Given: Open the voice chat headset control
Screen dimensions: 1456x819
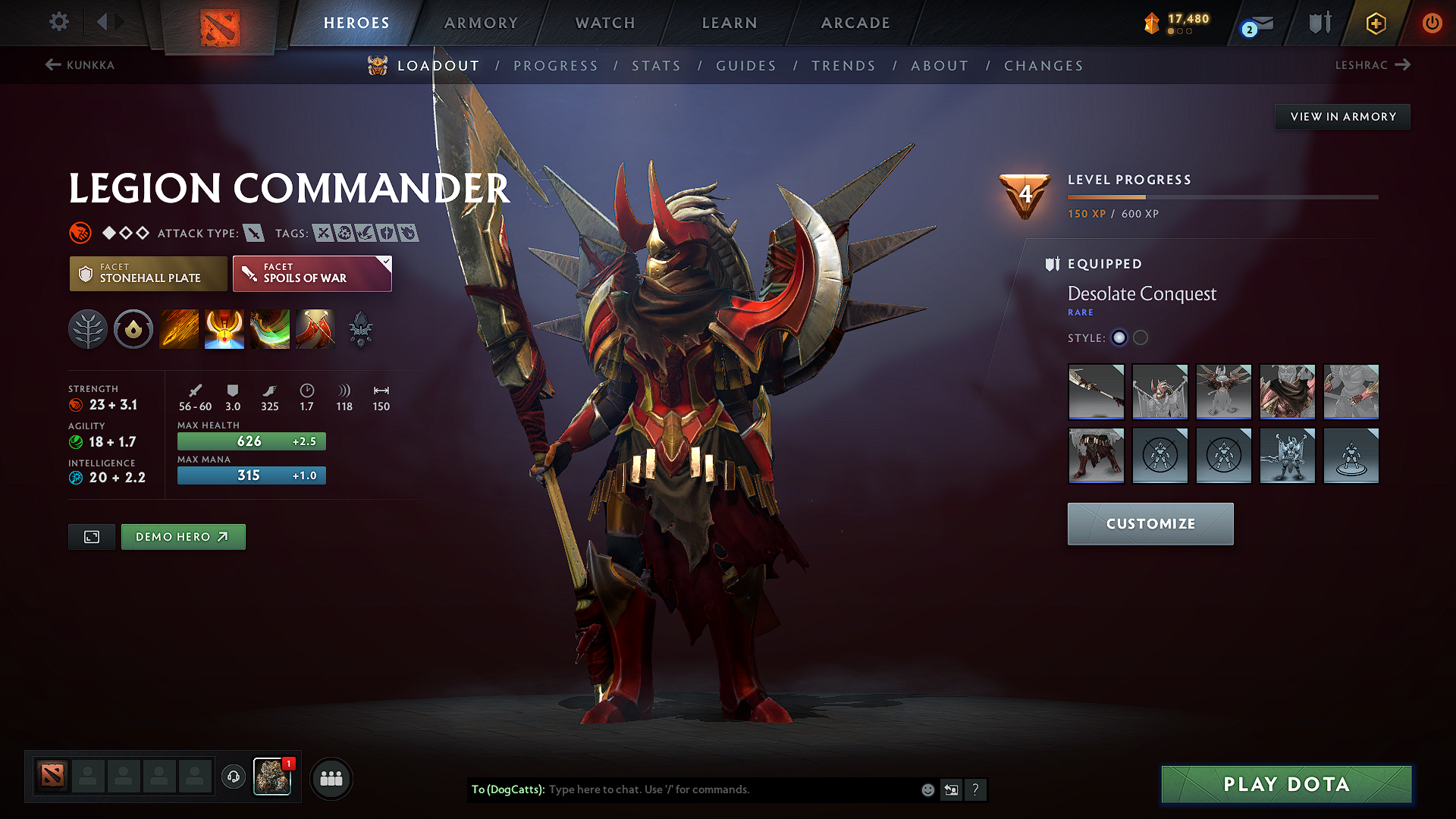Looking at the screenshot, I should coord(233,778).
